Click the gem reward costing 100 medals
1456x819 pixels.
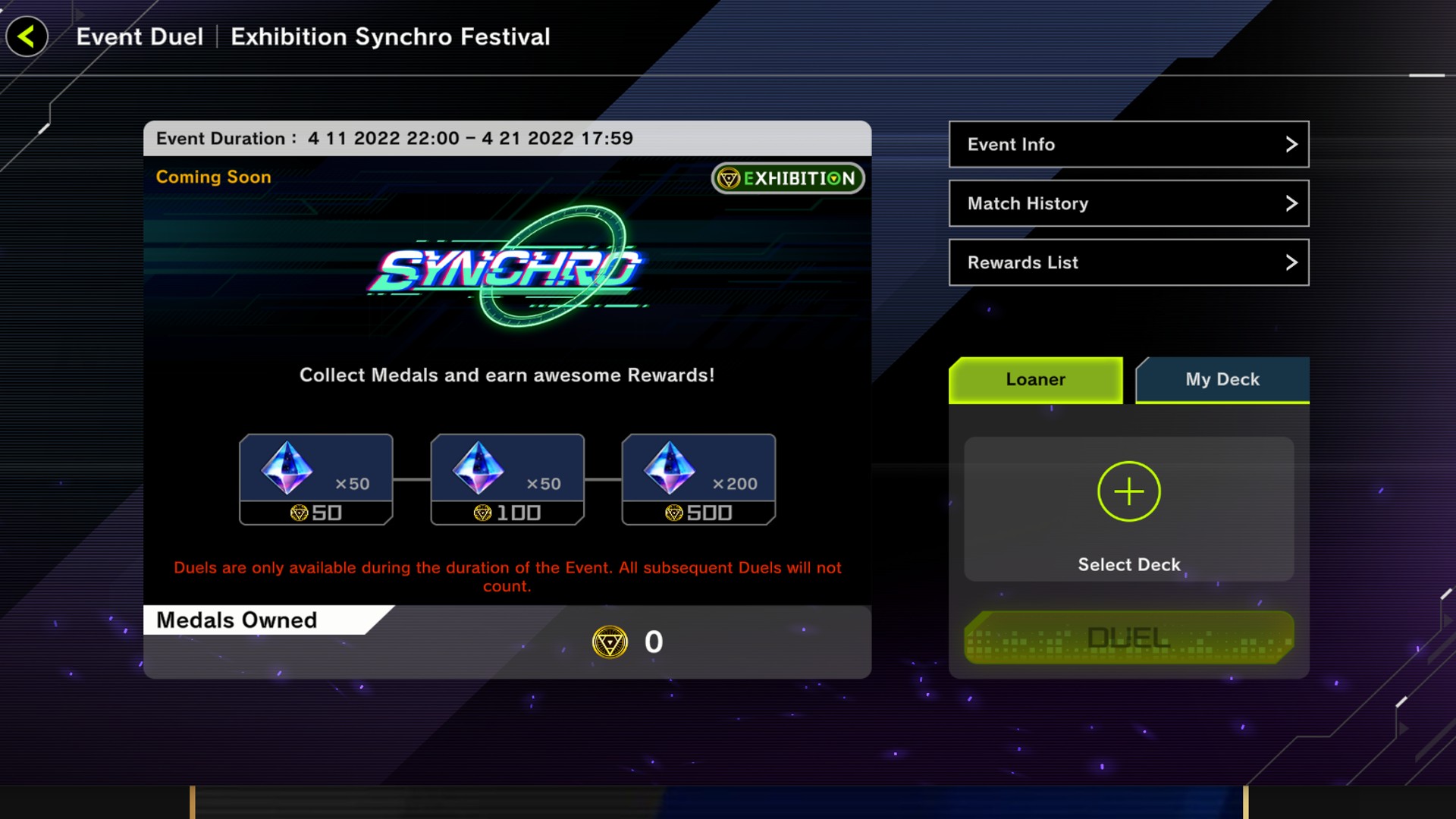(x=507, y=478)
